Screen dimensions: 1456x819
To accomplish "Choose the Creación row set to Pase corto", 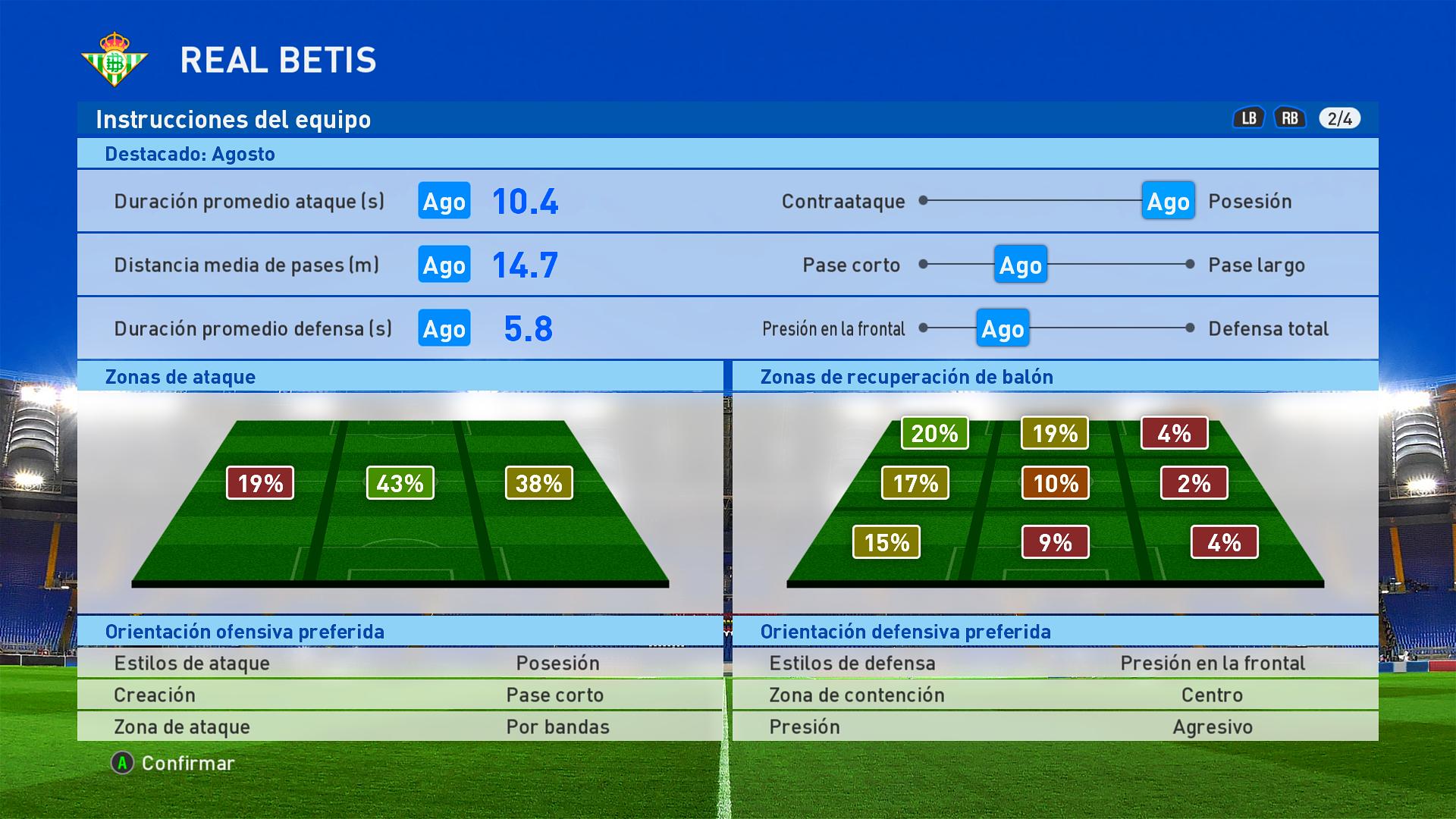I will coord(400,695).
